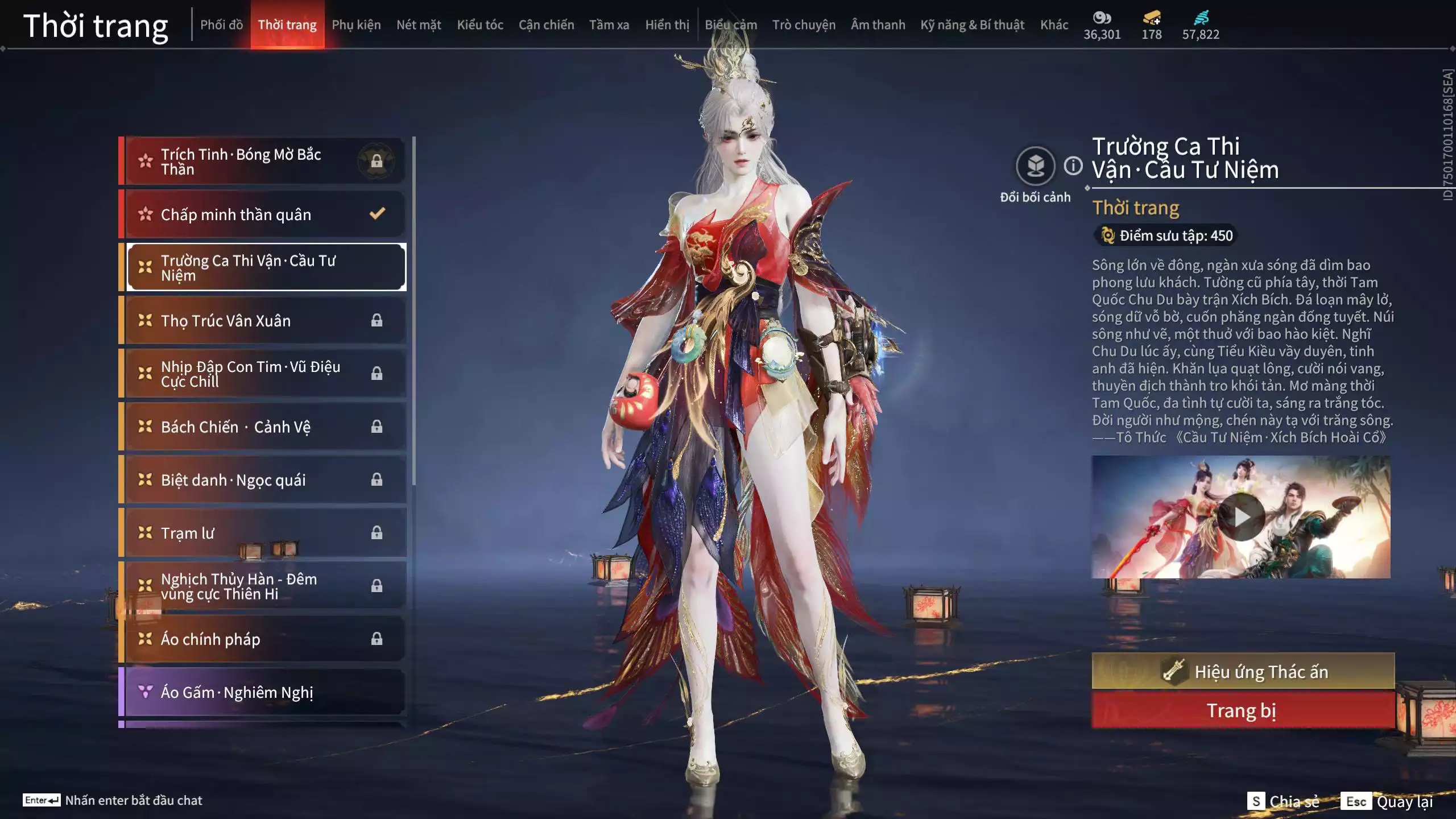The image size is (1456, 819).
Task: Click the lock icon on Thọ Trúc Vân Xuân
Action: (376, 320)
